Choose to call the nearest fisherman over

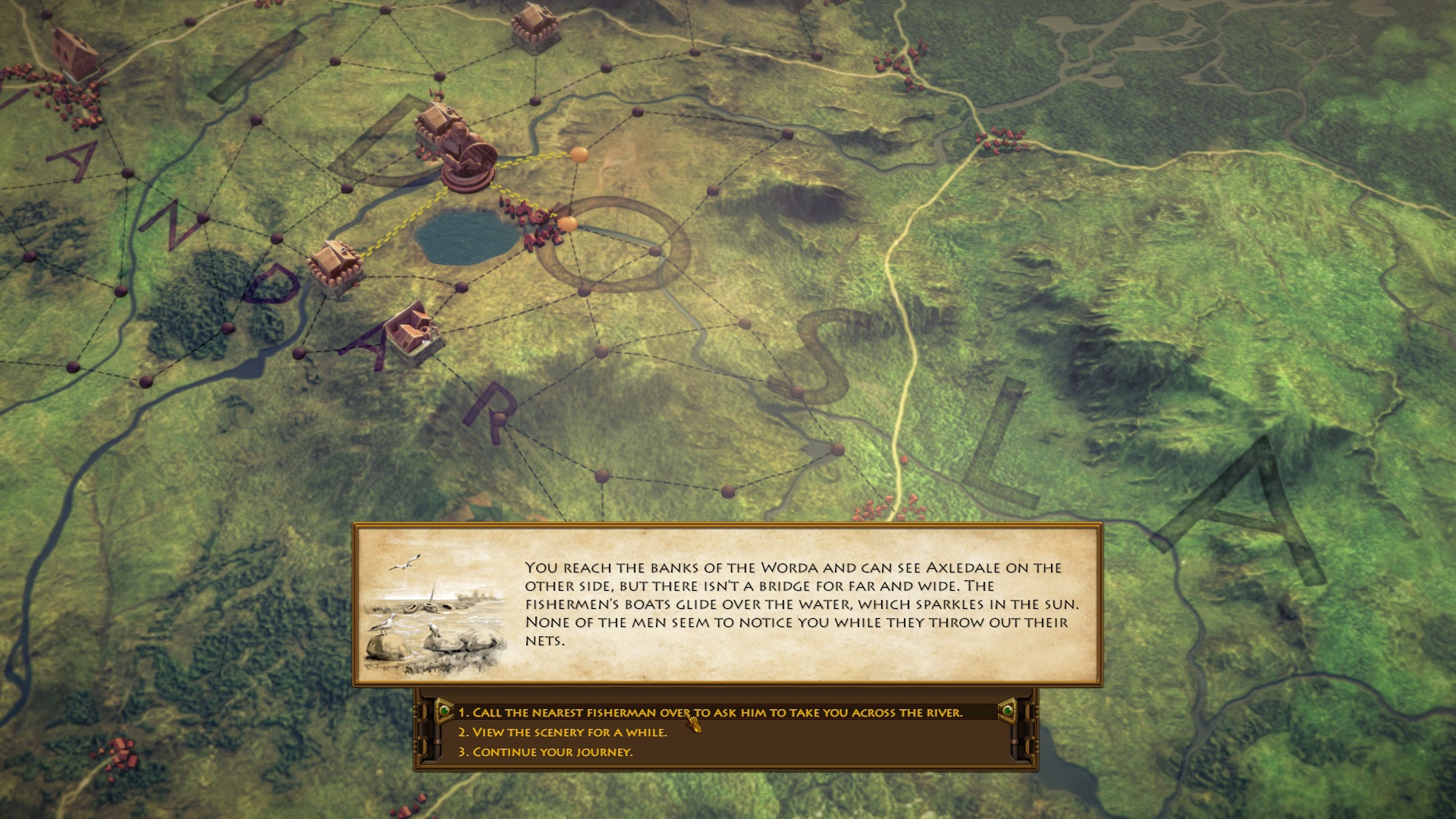[710, 713]
